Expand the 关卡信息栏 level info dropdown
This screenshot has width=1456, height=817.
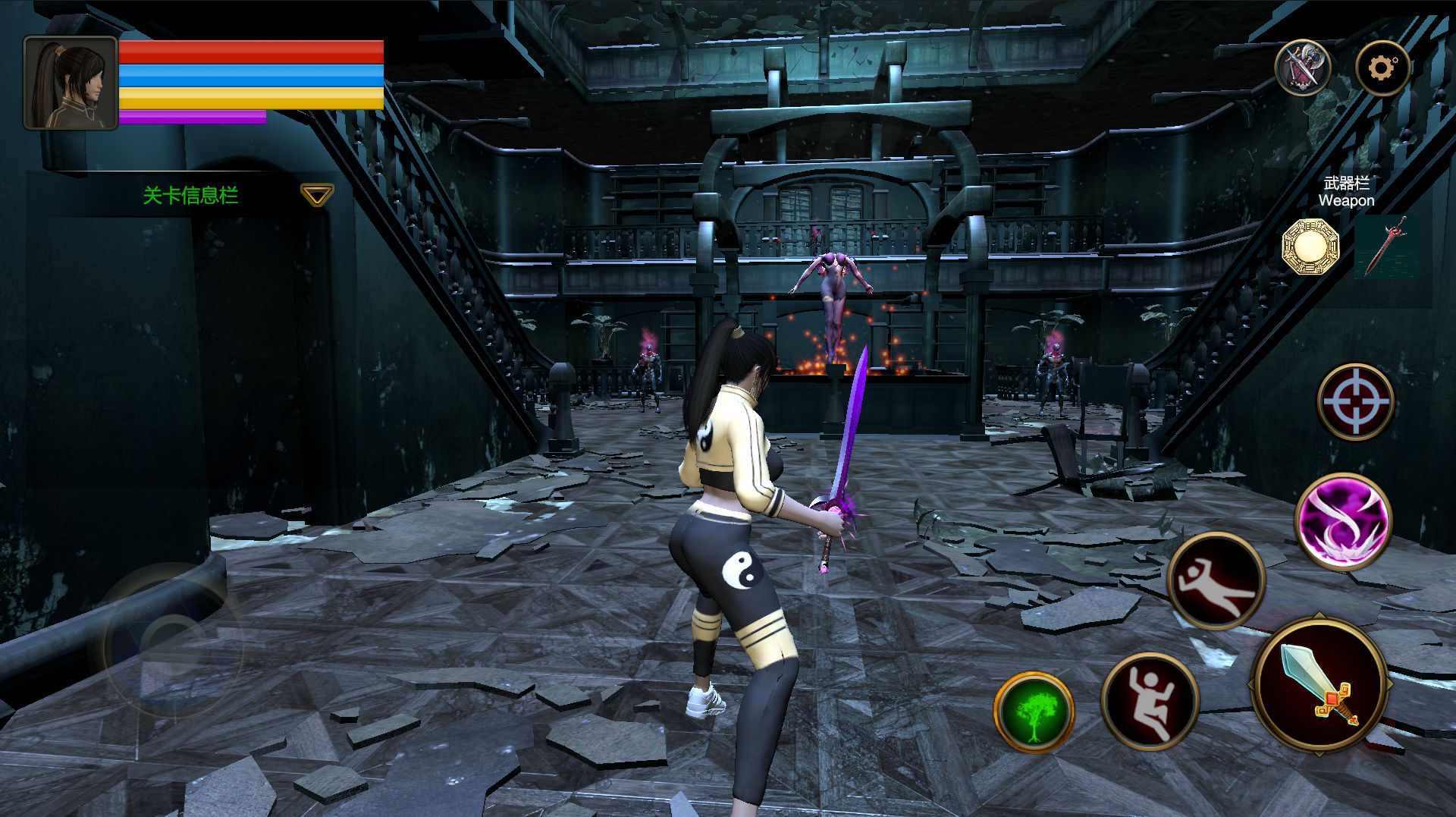pos(316,196)
